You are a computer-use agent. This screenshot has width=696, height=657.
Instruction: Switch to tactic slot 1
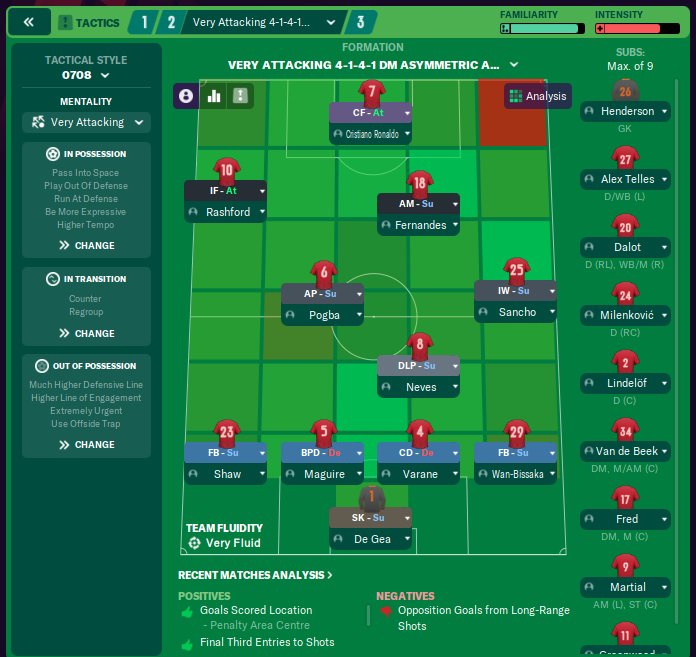144,21
